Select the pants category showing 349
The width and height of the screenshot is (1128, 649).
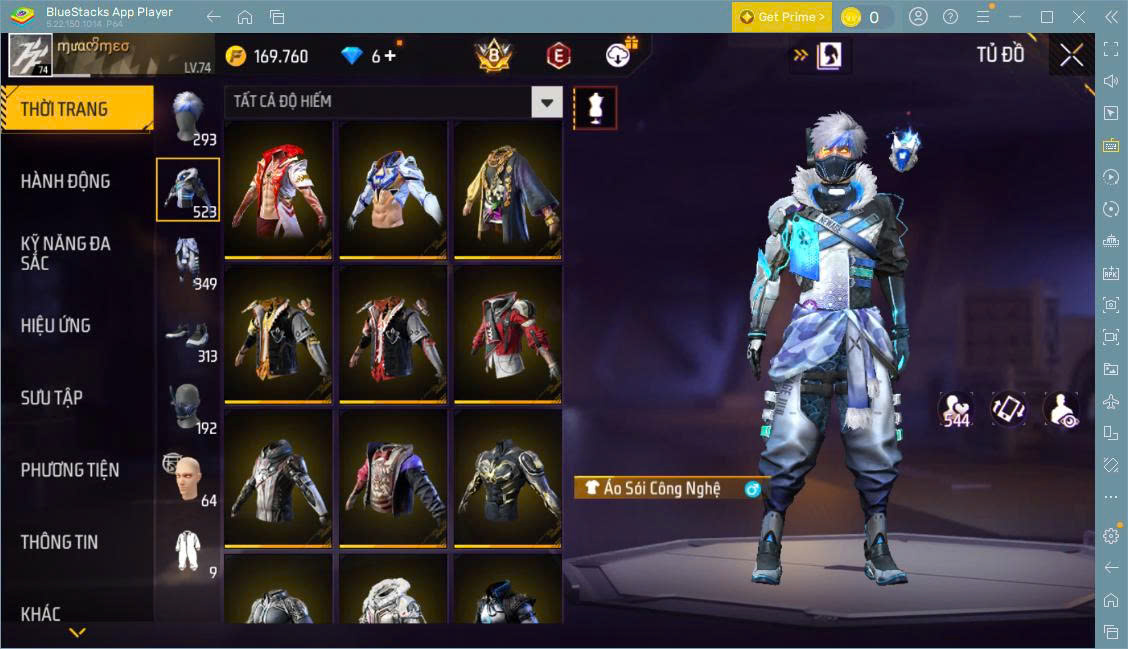[188, 262]
